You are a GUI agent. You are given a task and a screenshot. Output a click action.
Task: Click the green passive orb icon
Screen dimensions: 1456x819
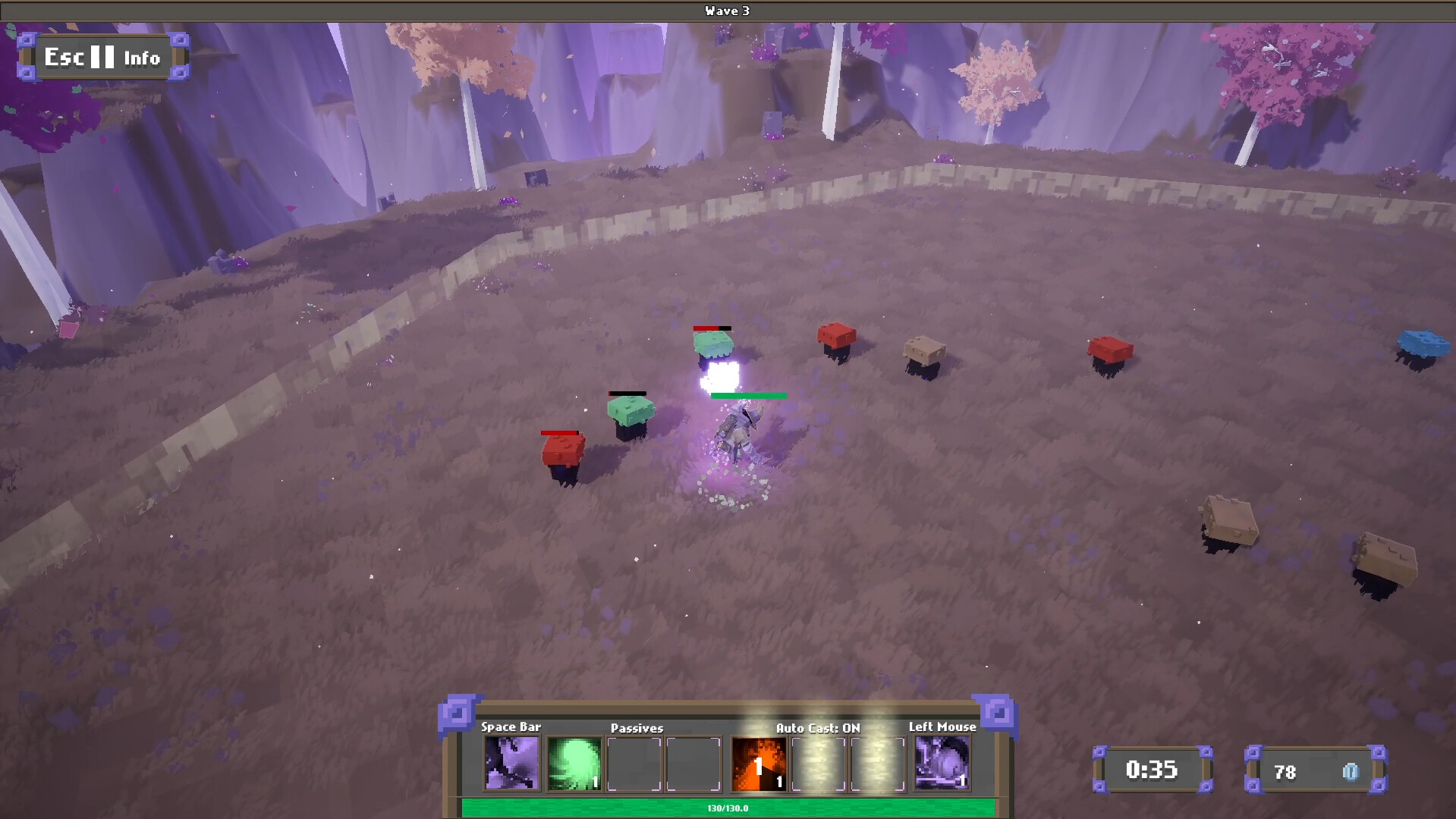[574, 763]
